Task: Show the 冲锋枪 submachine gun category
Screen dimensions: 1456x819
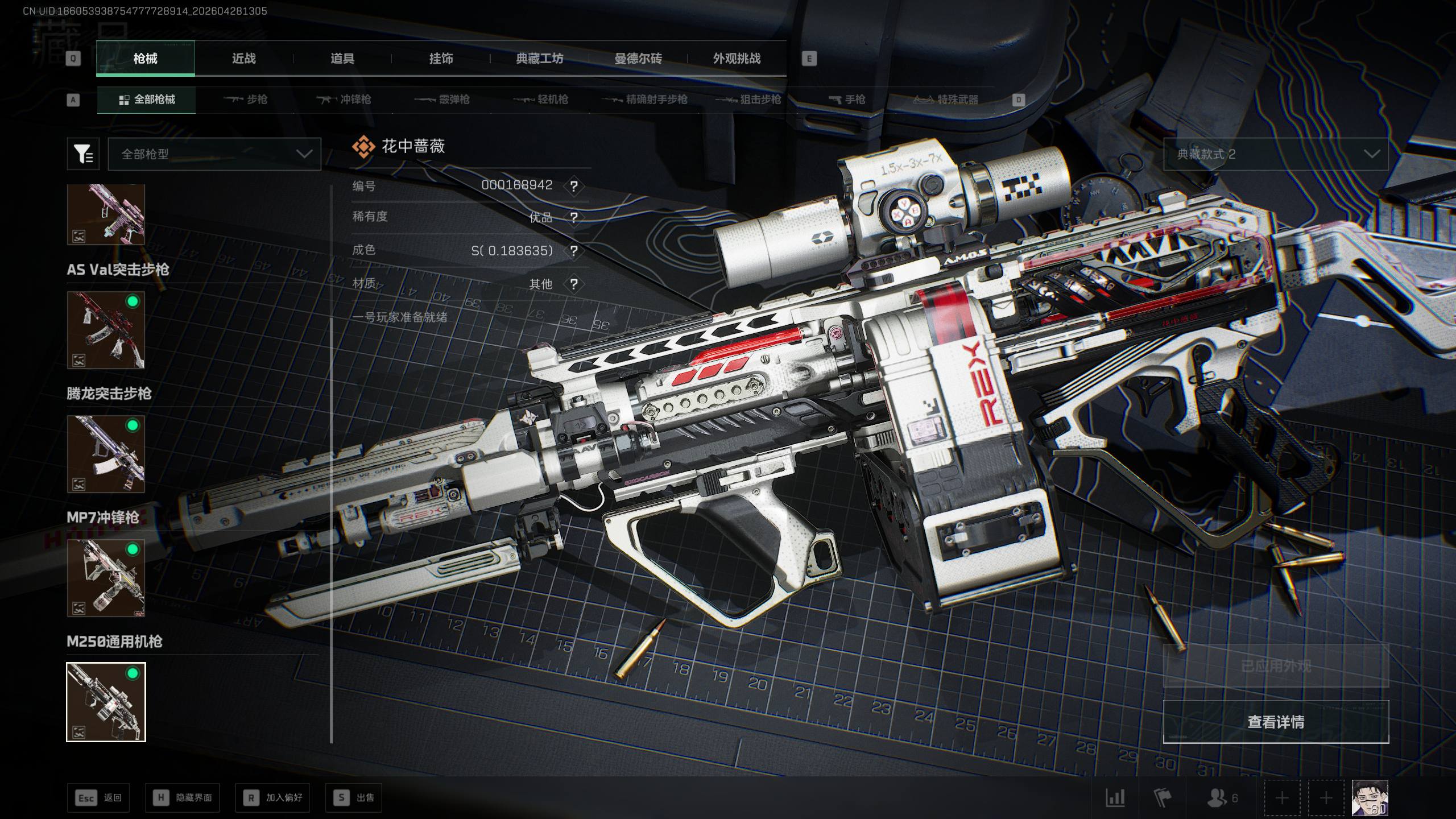Action: [x=344, y=100]
